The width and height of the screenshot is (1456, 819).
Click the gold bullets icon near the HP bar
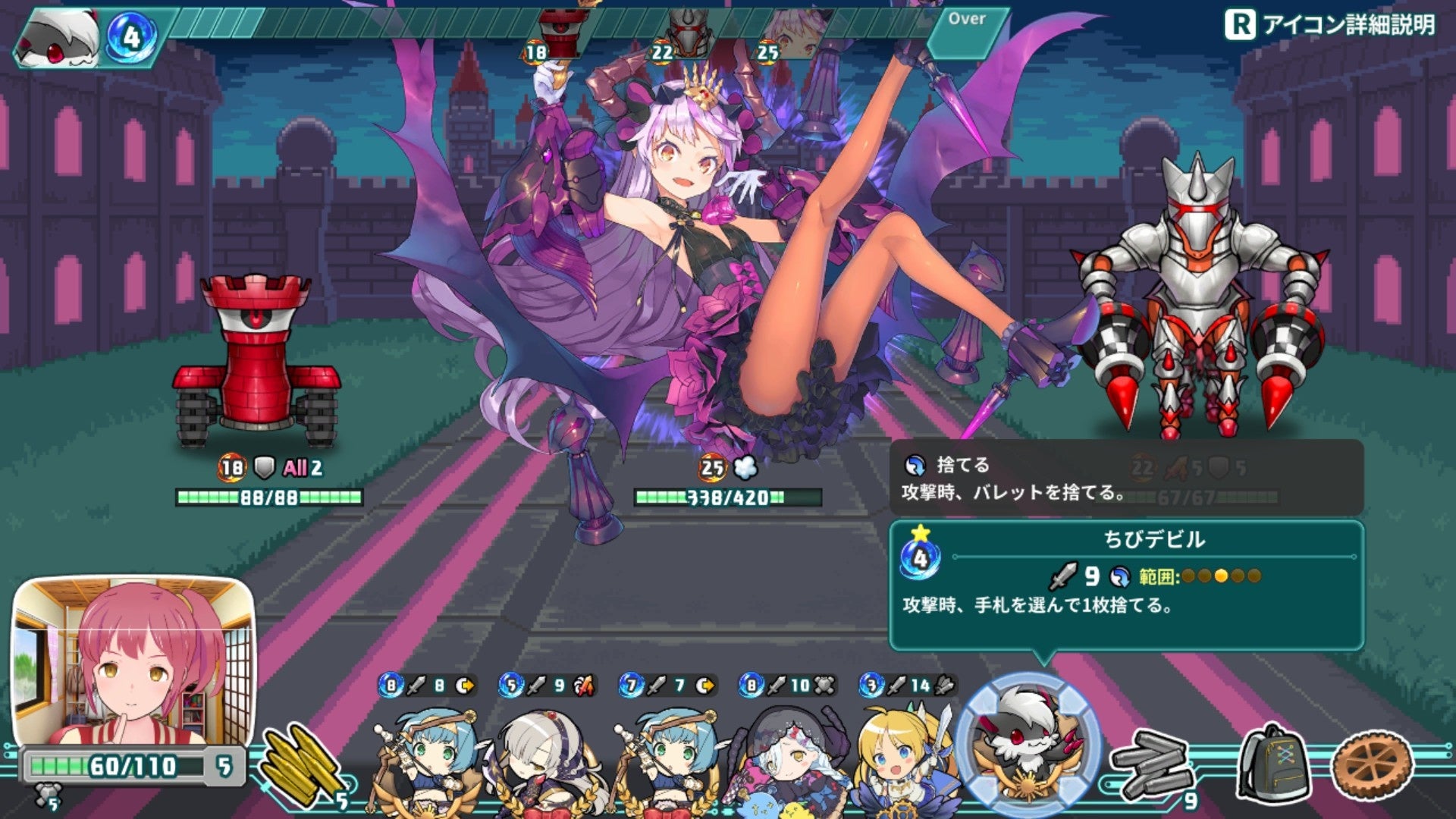point(303,762)
